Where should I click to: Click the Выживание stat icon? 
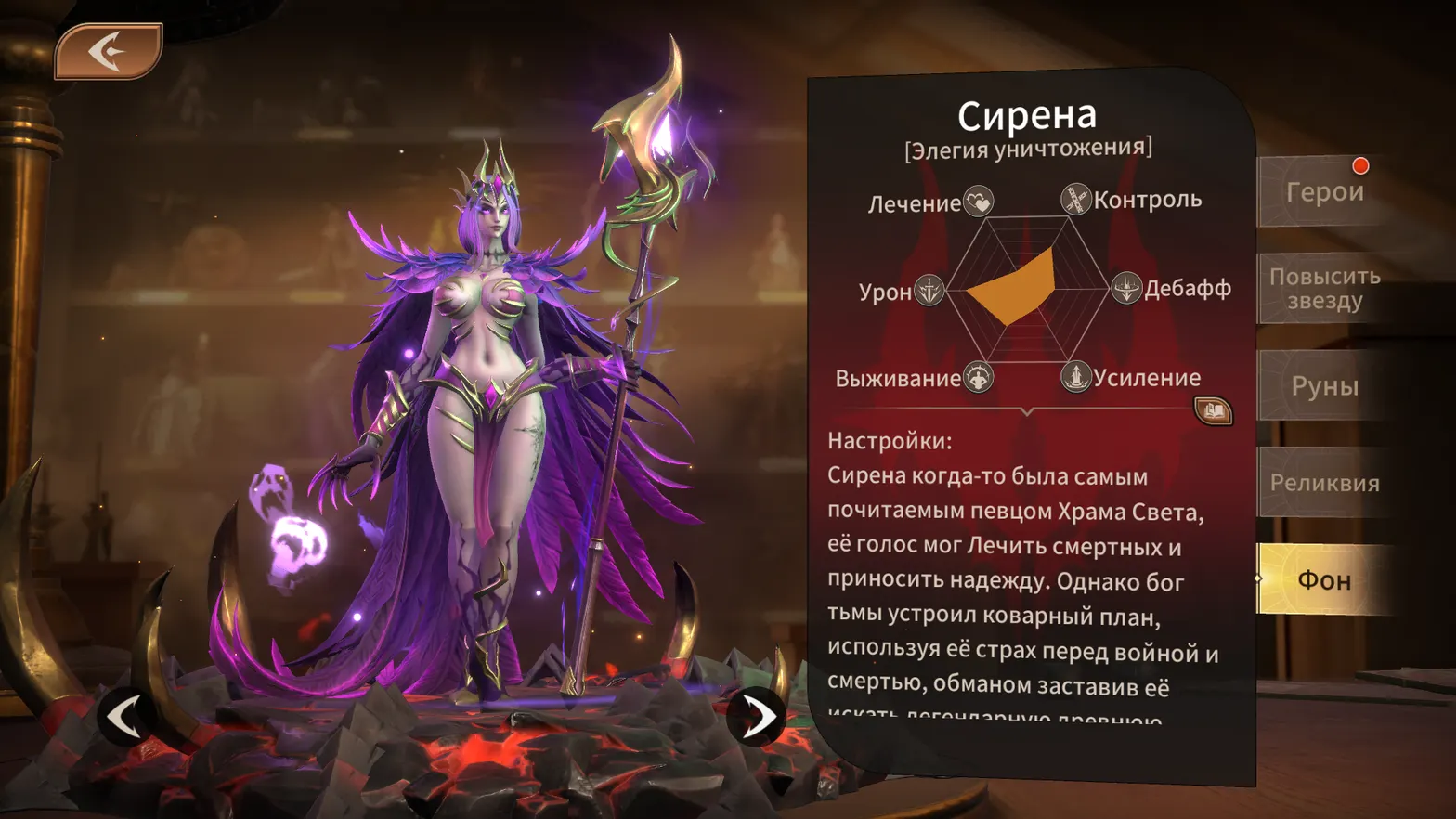[978, 377]
